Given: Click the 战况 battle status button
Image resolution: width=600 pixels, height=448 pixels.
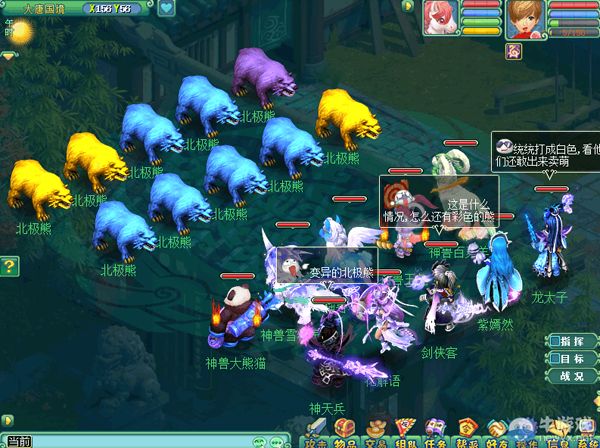Looking at the screenshot, I should click(x=570, y=377).
